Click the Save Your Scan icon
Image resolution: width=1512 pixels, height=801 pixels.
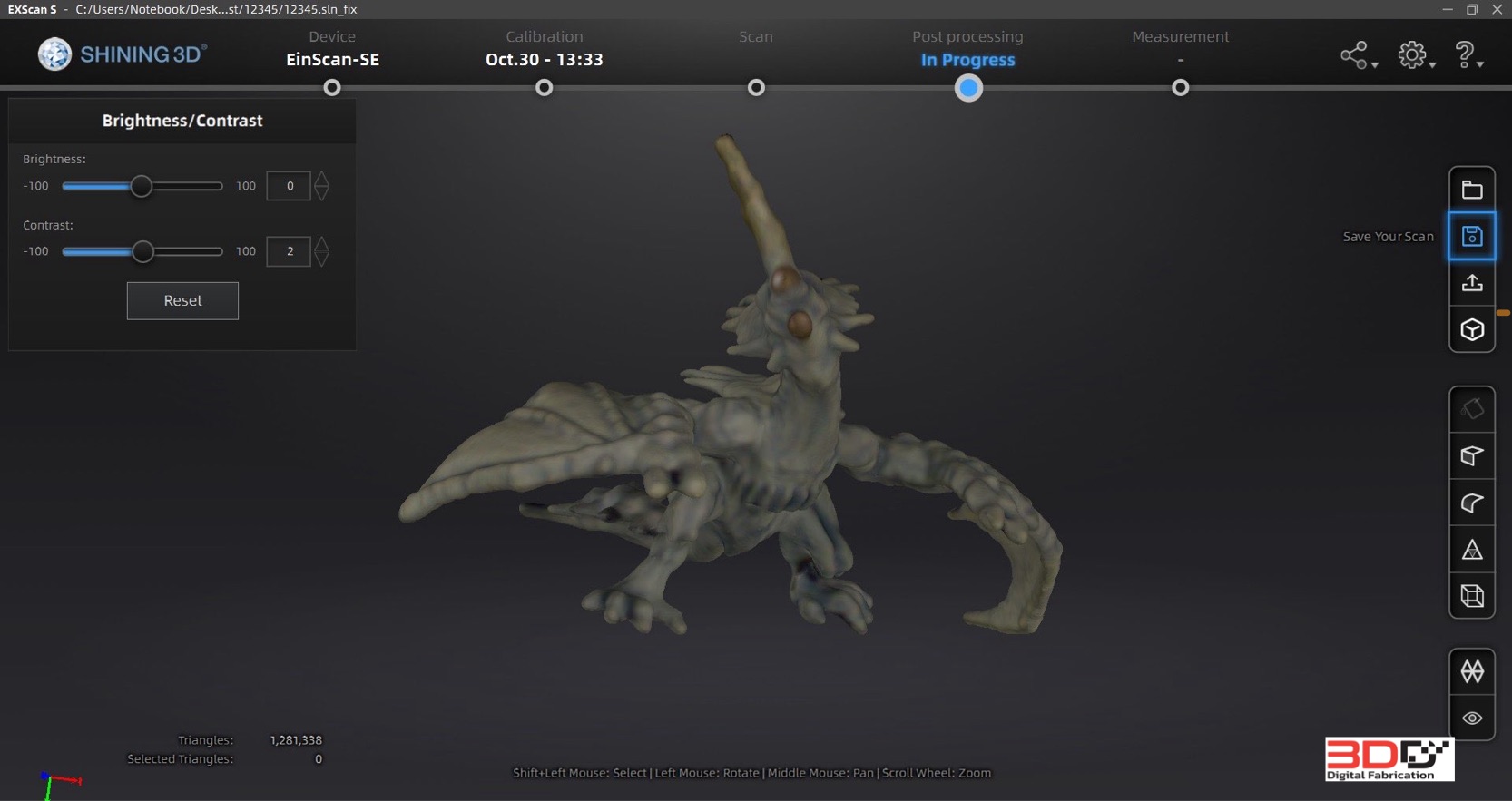pyautogui.click(x=1472, y=236)
